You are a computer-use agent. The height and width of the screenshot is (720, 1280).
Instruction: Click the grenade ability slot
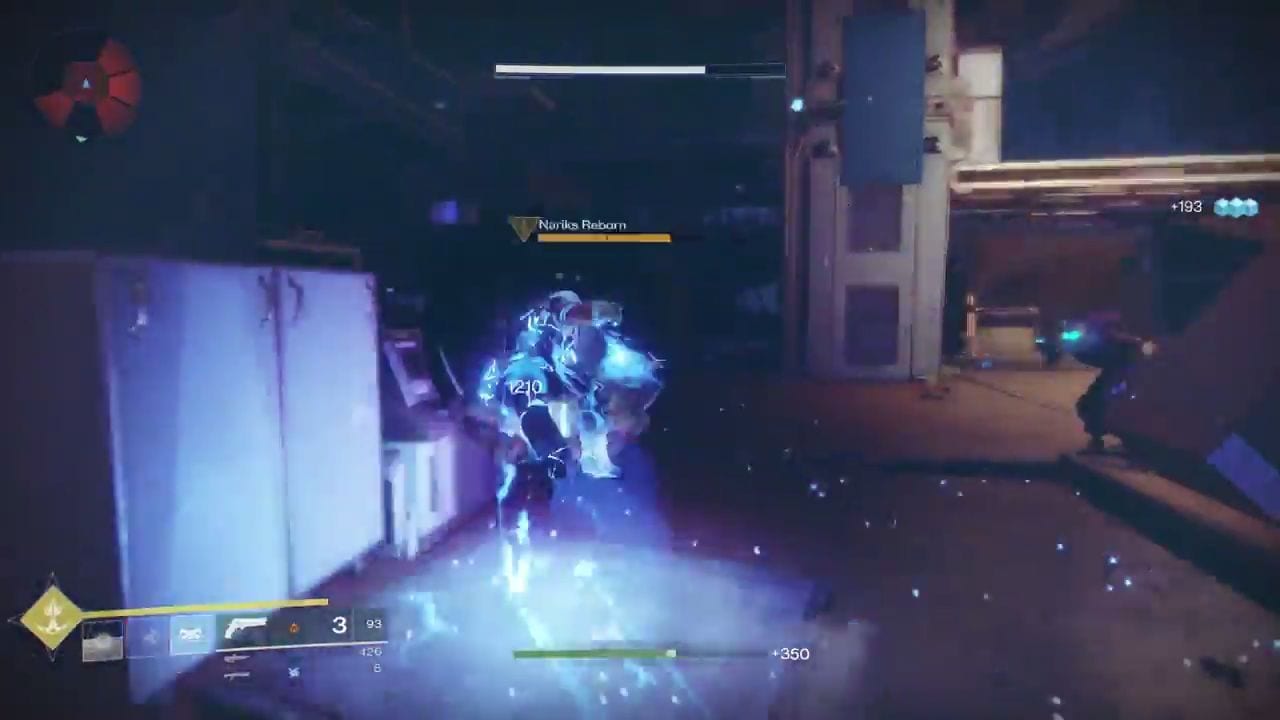102,640
